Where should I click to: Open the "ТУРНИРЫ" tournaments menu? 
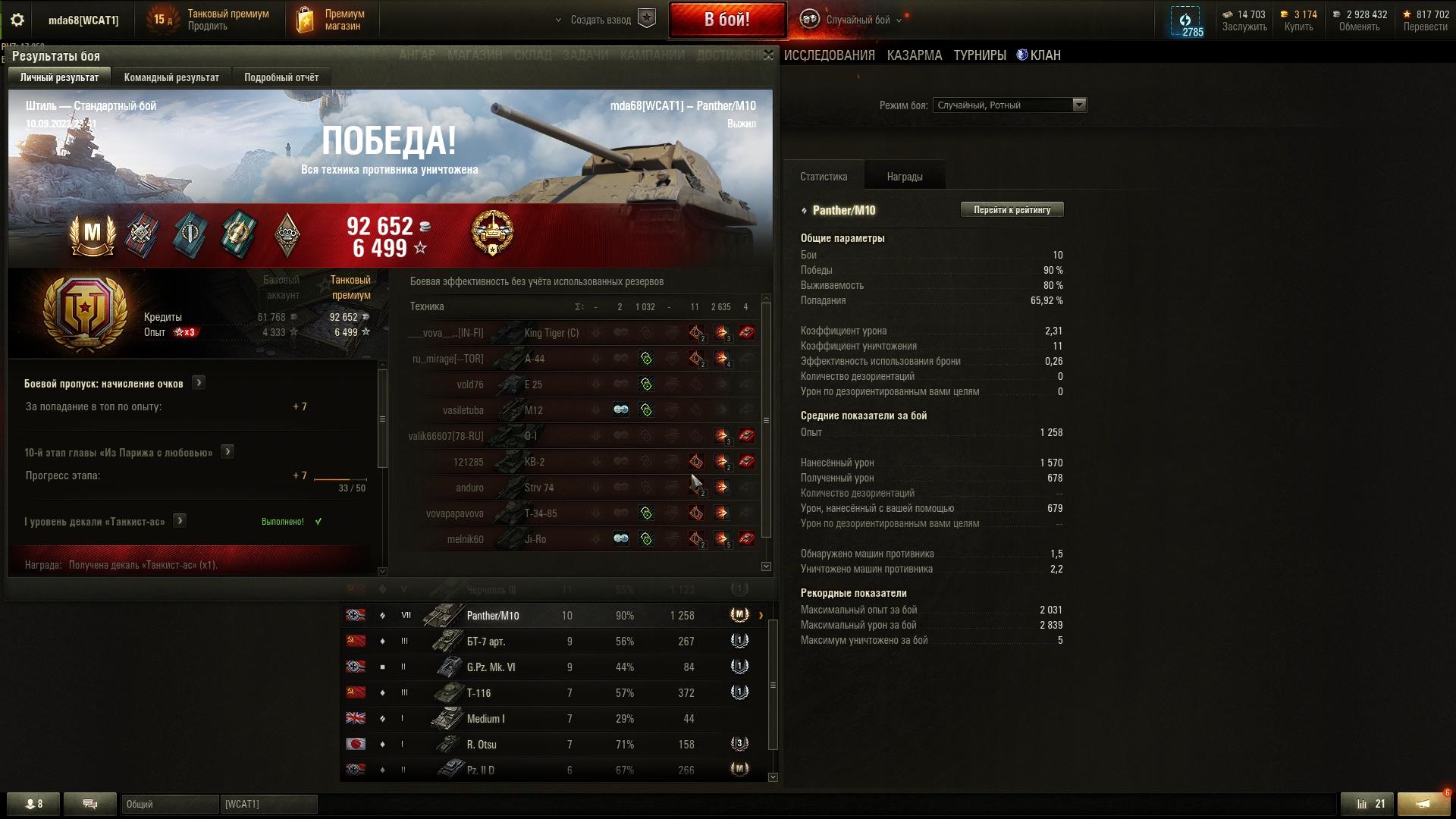980,55
